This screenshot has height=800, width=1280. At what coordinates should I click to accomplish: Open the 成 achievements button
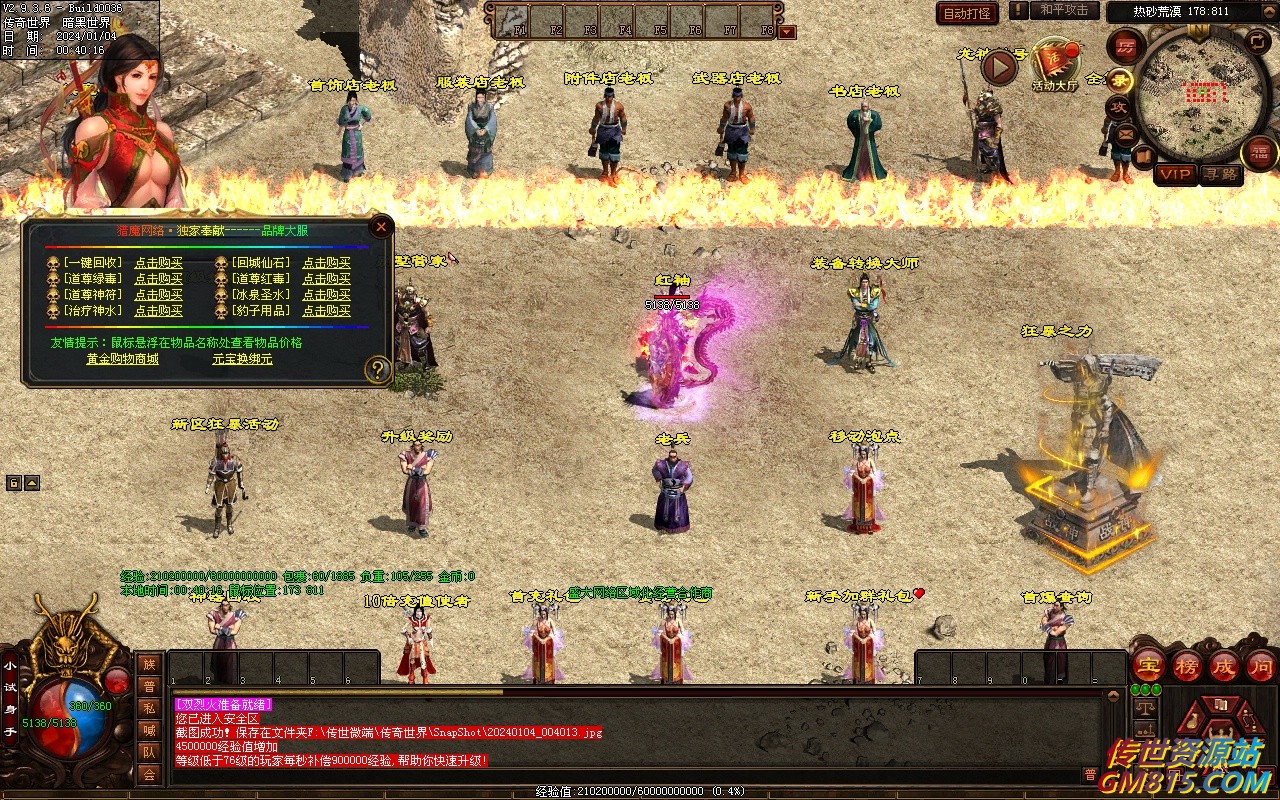1223,665
